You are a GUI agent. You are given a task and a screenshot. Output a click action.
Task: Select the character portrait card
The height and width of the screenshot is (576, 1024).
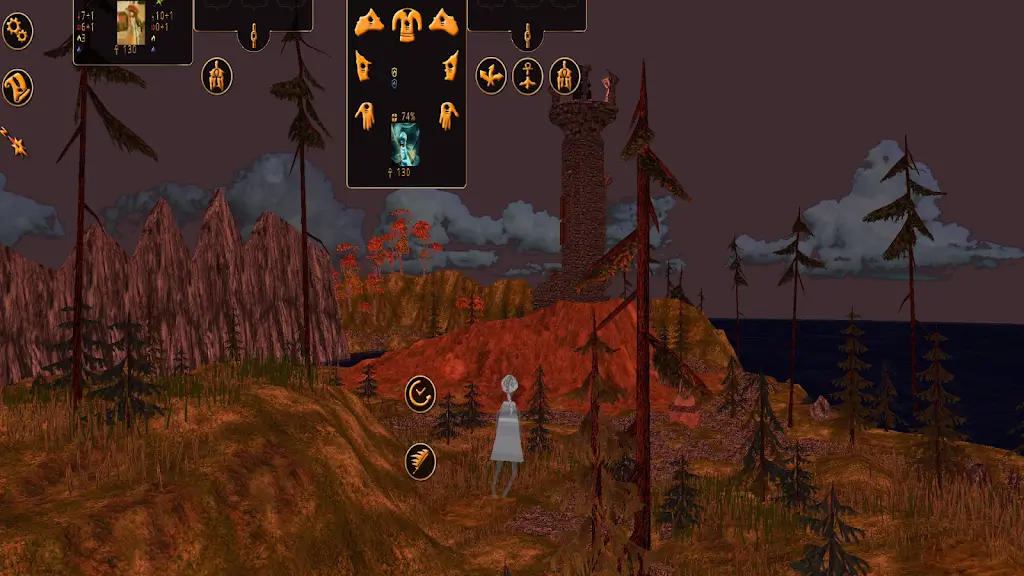click(132, 23)
